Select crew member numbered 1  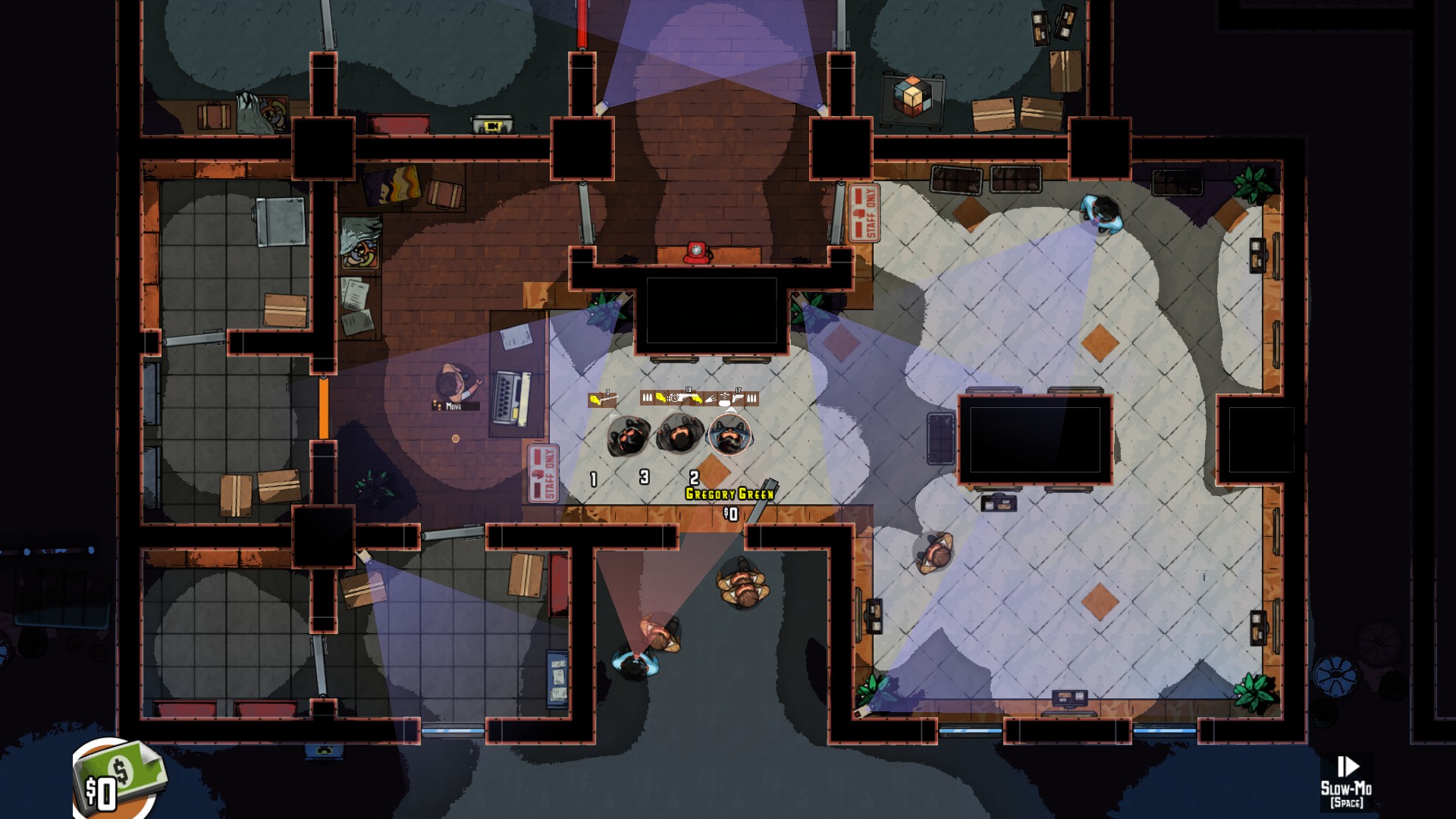pyautogui.click(x=627, y=438)
